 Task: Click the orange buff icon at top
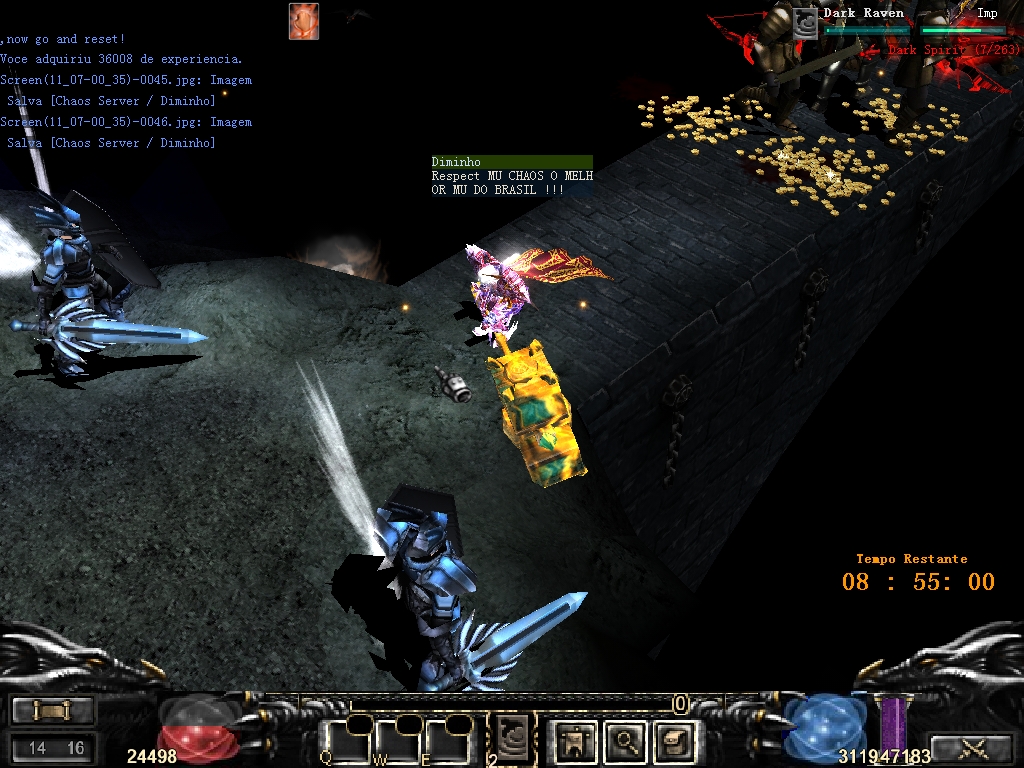tap(303, 21)
